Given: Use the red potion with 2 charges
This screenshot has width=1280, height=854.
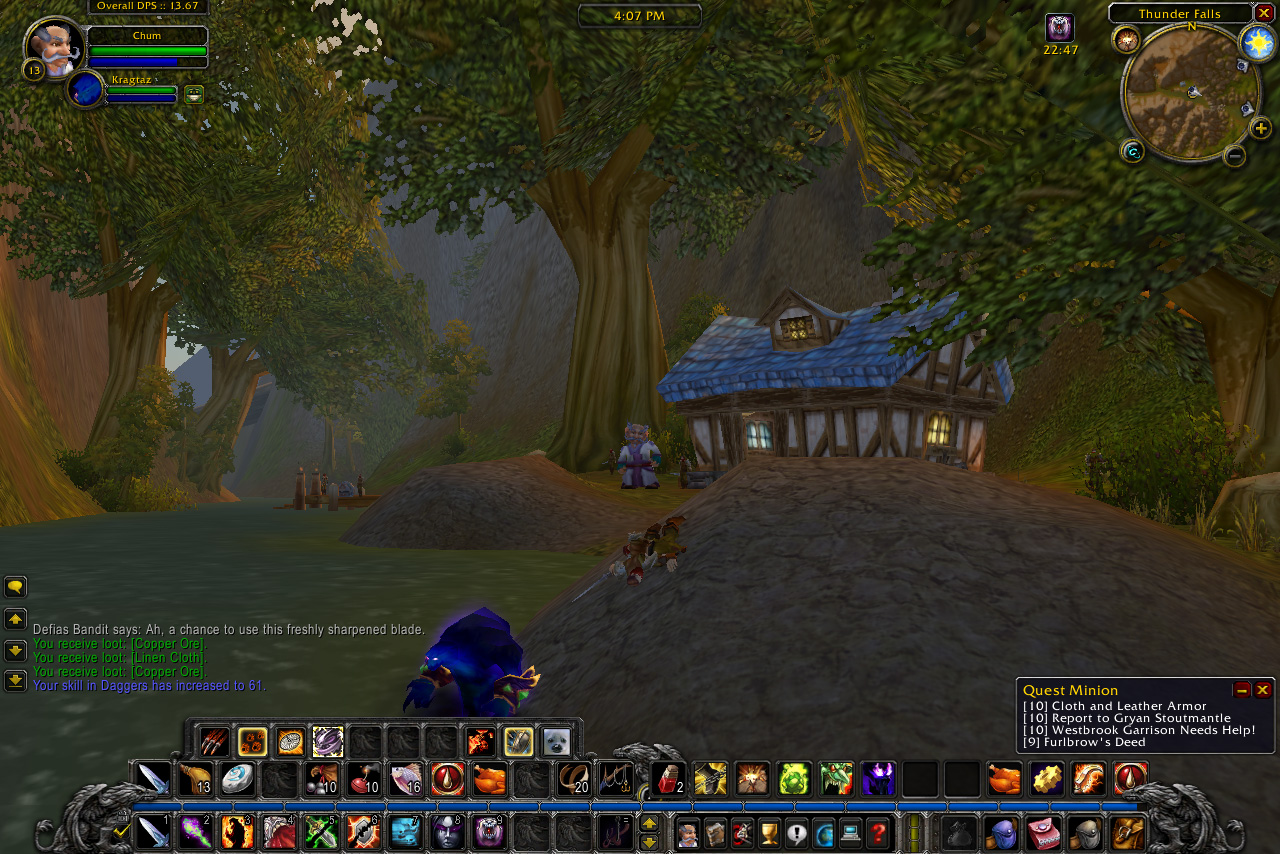Looking at the screenshot, I should pyautogui.click(x=668, y=779).
